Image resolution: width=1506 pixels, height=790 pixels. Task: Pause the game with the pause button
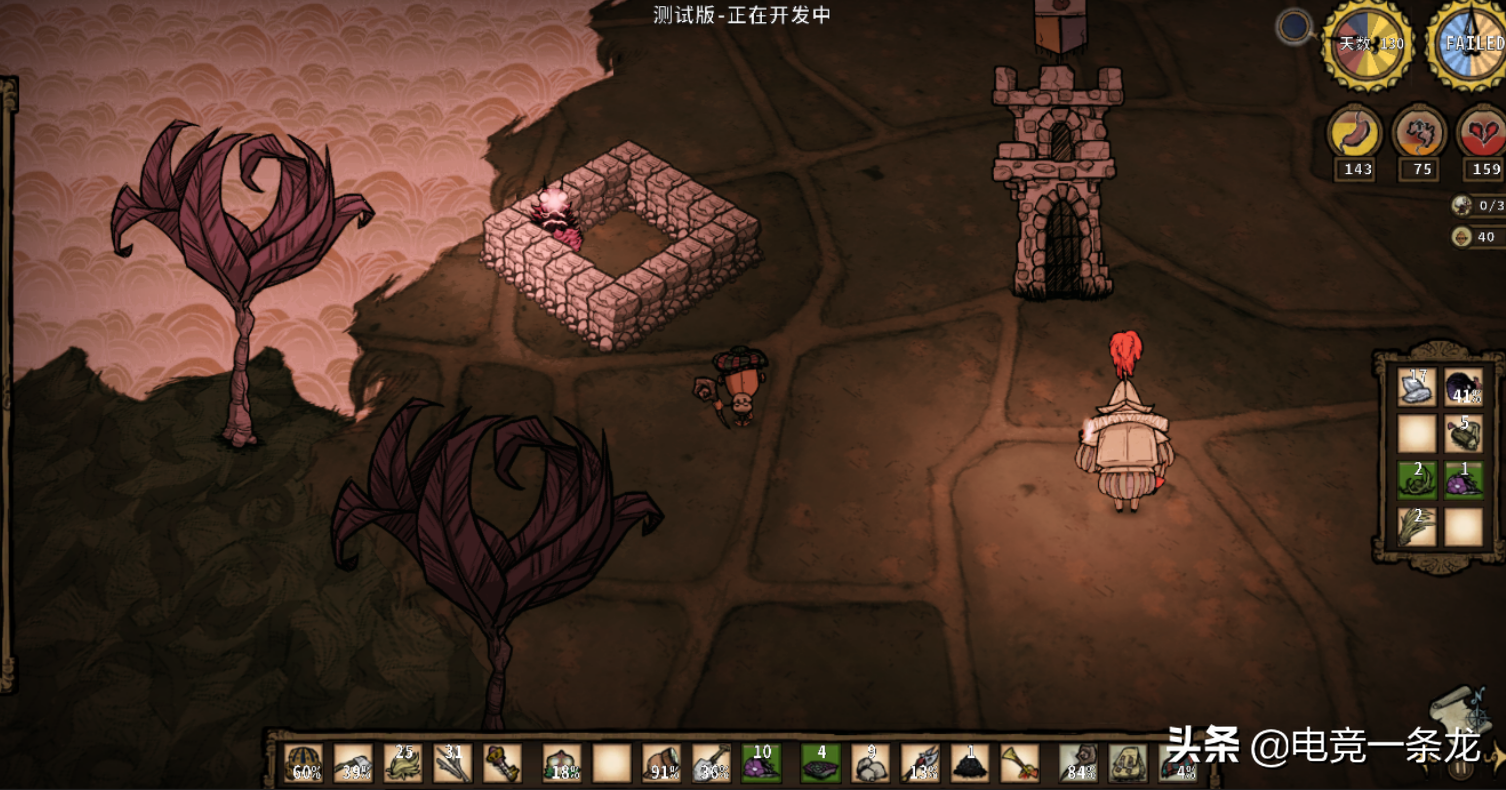1461,767
